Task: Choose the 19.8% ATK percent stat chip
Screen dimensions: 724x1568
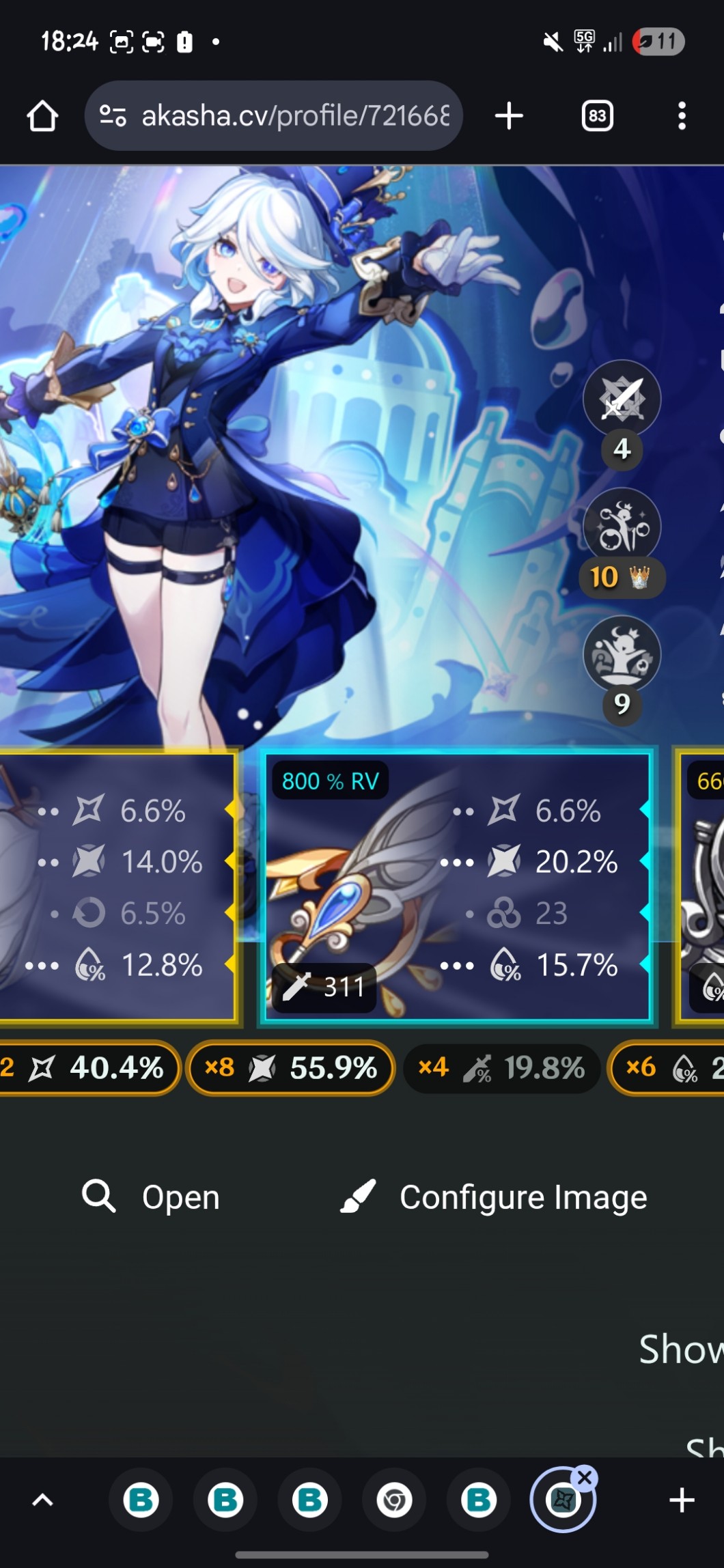Action: point(501,1067)
